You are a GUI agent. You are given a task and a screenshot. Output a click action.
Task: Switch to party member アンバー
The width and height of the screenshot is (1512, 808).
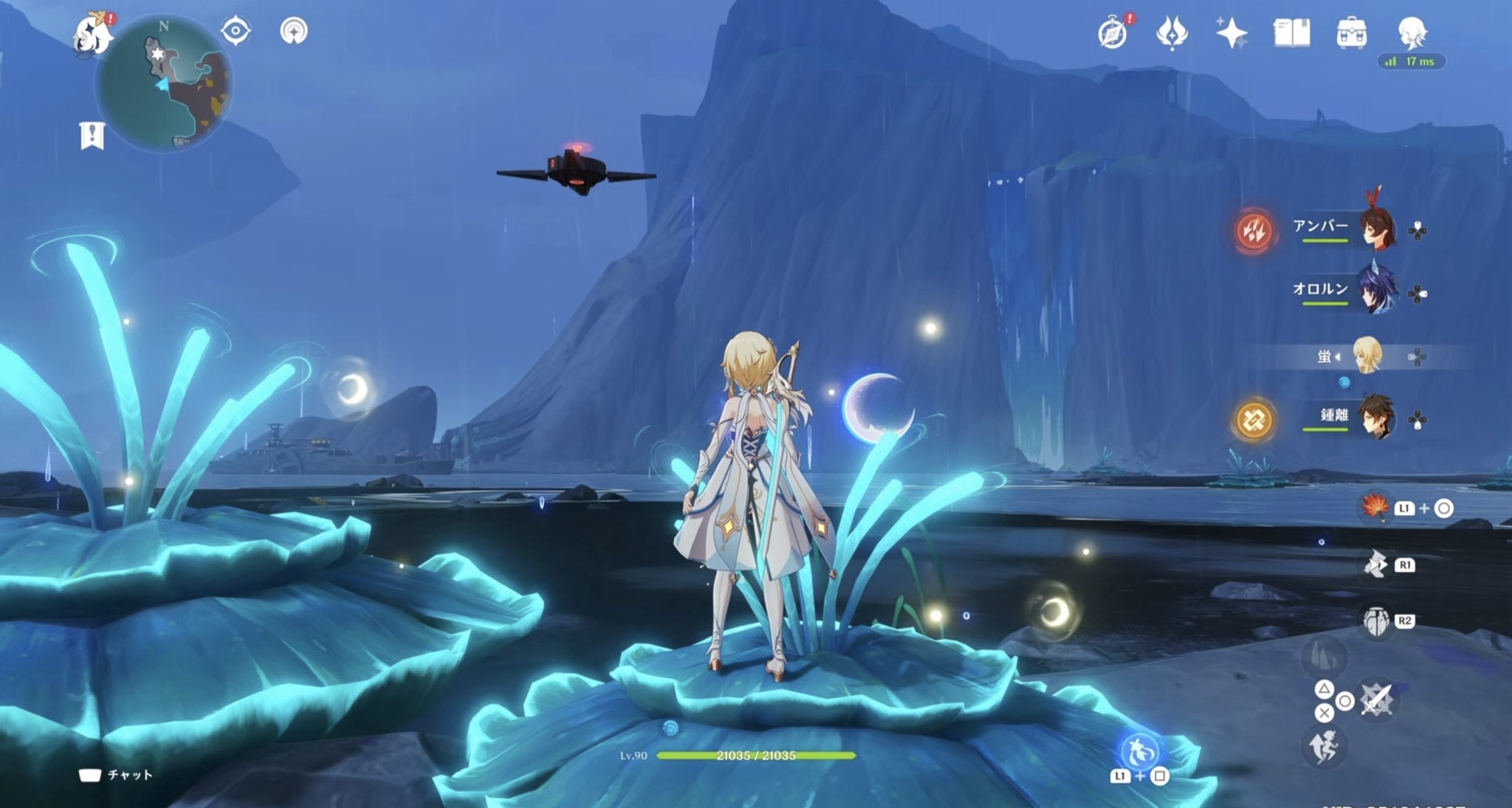point(1376,228)
